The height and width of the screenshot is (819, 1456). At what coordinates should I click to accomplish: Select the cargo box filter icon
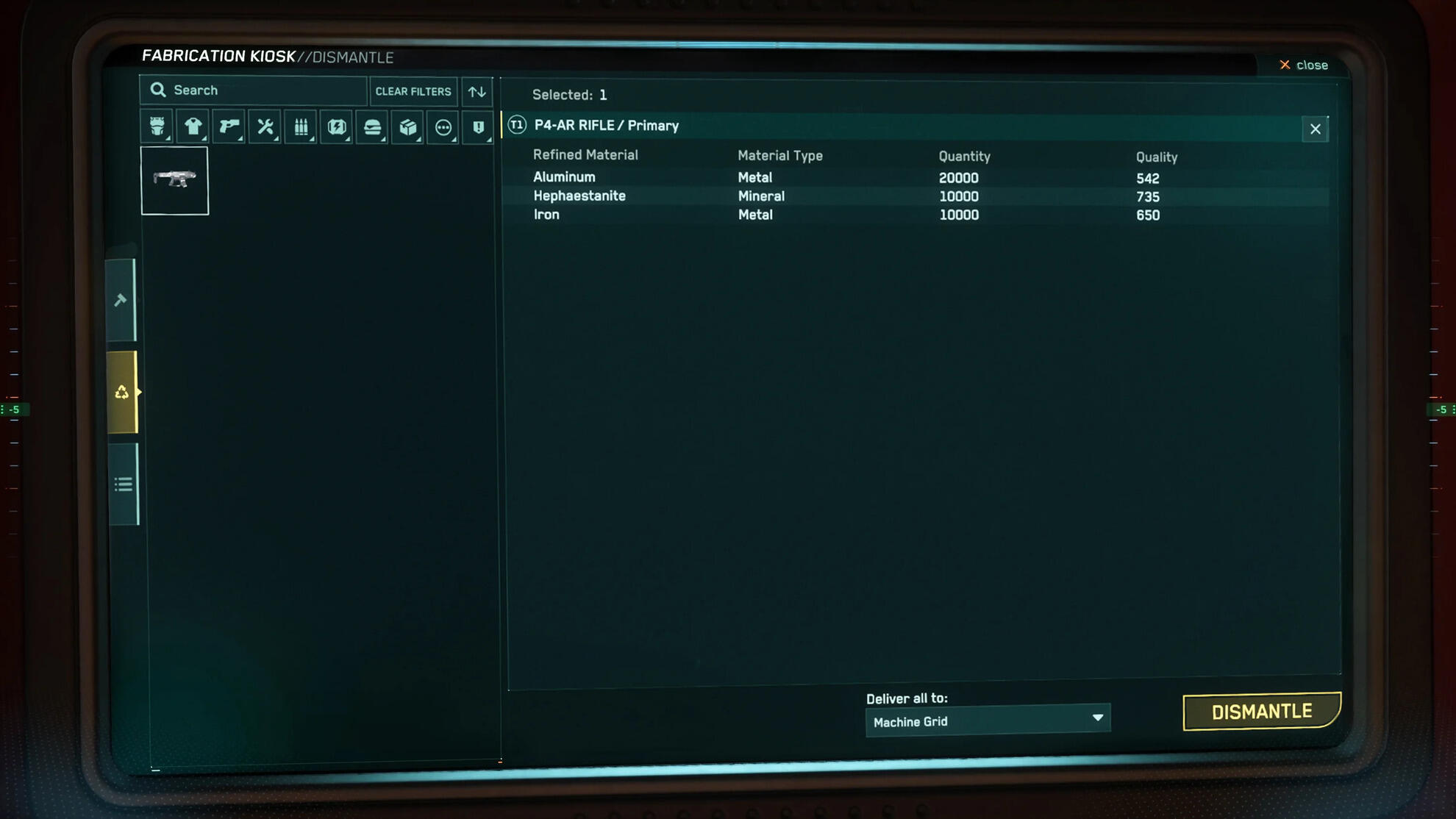pos(407,126)
